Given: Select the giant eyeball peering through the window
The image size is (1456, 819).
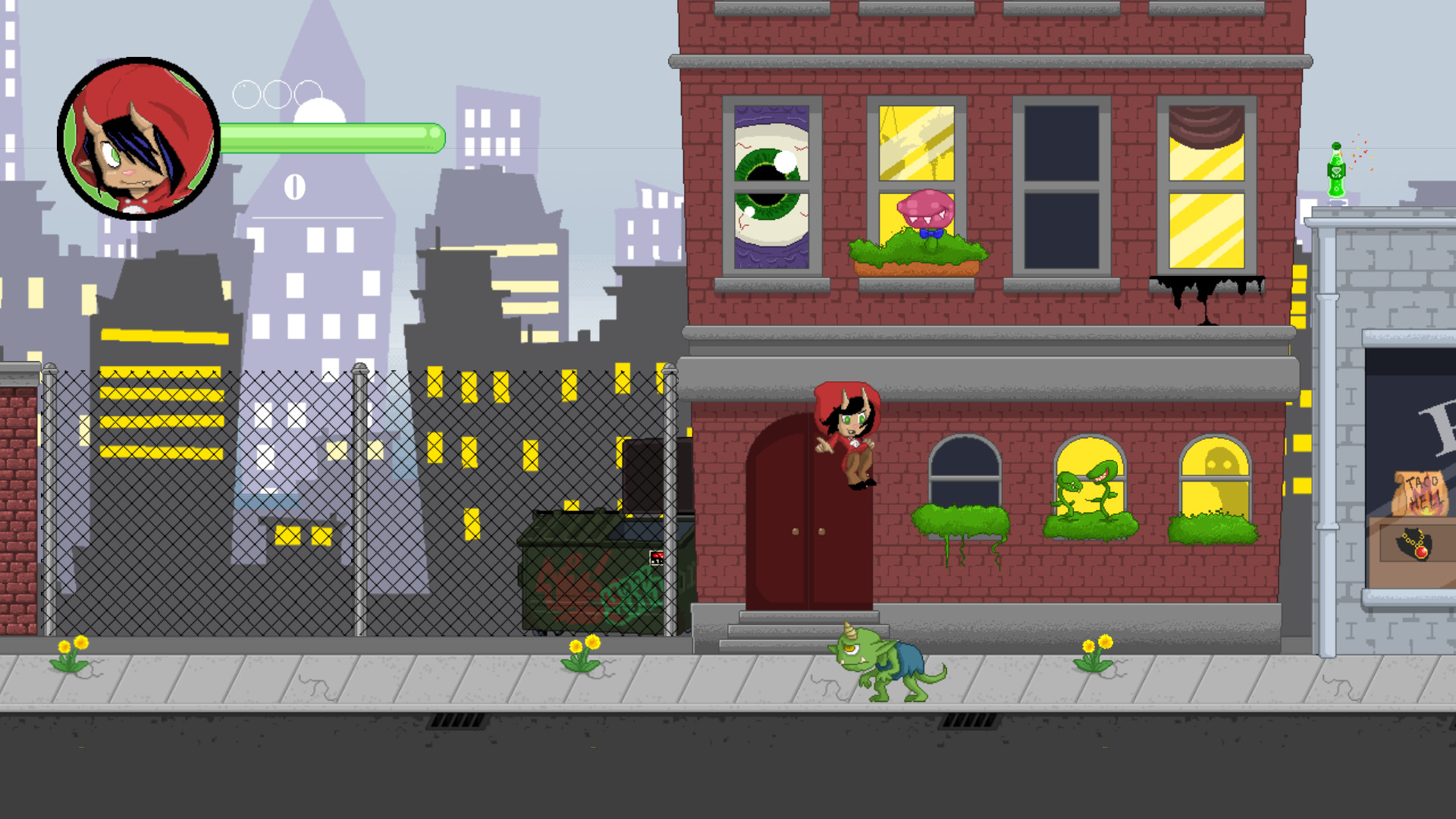Looking at the screenshot, I should point(770,182).
